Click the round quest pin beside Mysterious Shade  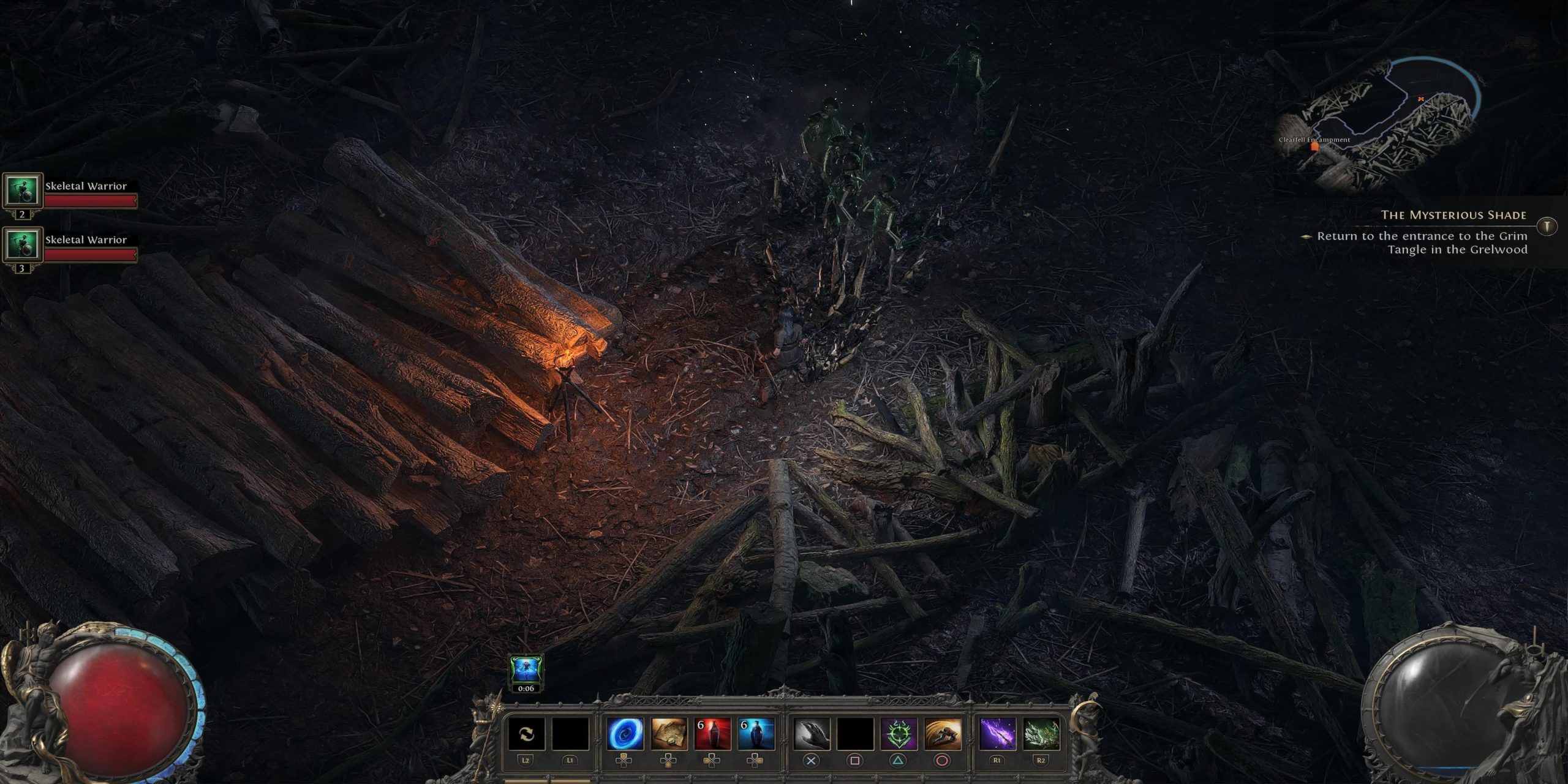pos(1547,226)
